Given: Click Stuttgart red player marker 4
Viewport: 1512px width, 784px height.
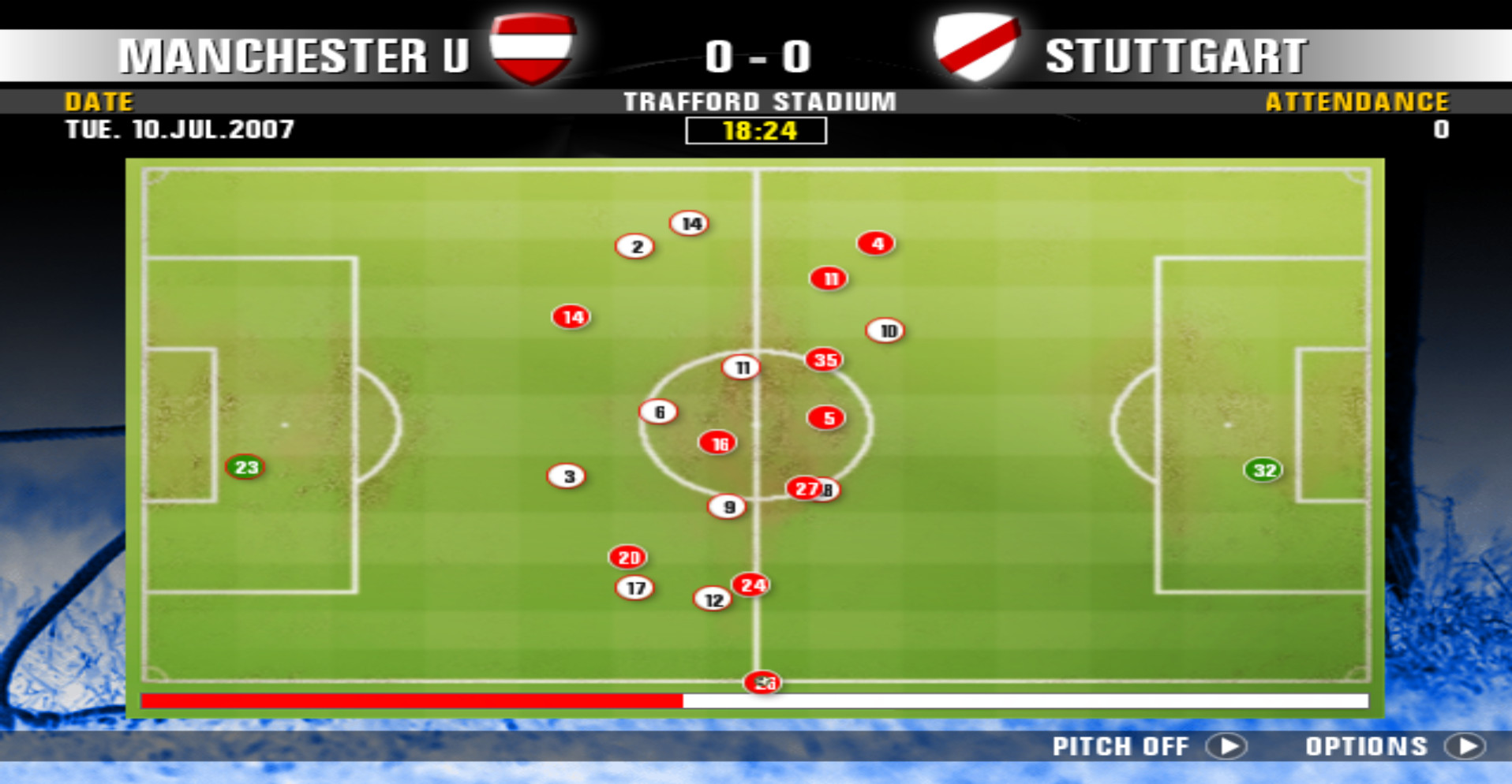Looking at the screenshot, I should (876, 244).
